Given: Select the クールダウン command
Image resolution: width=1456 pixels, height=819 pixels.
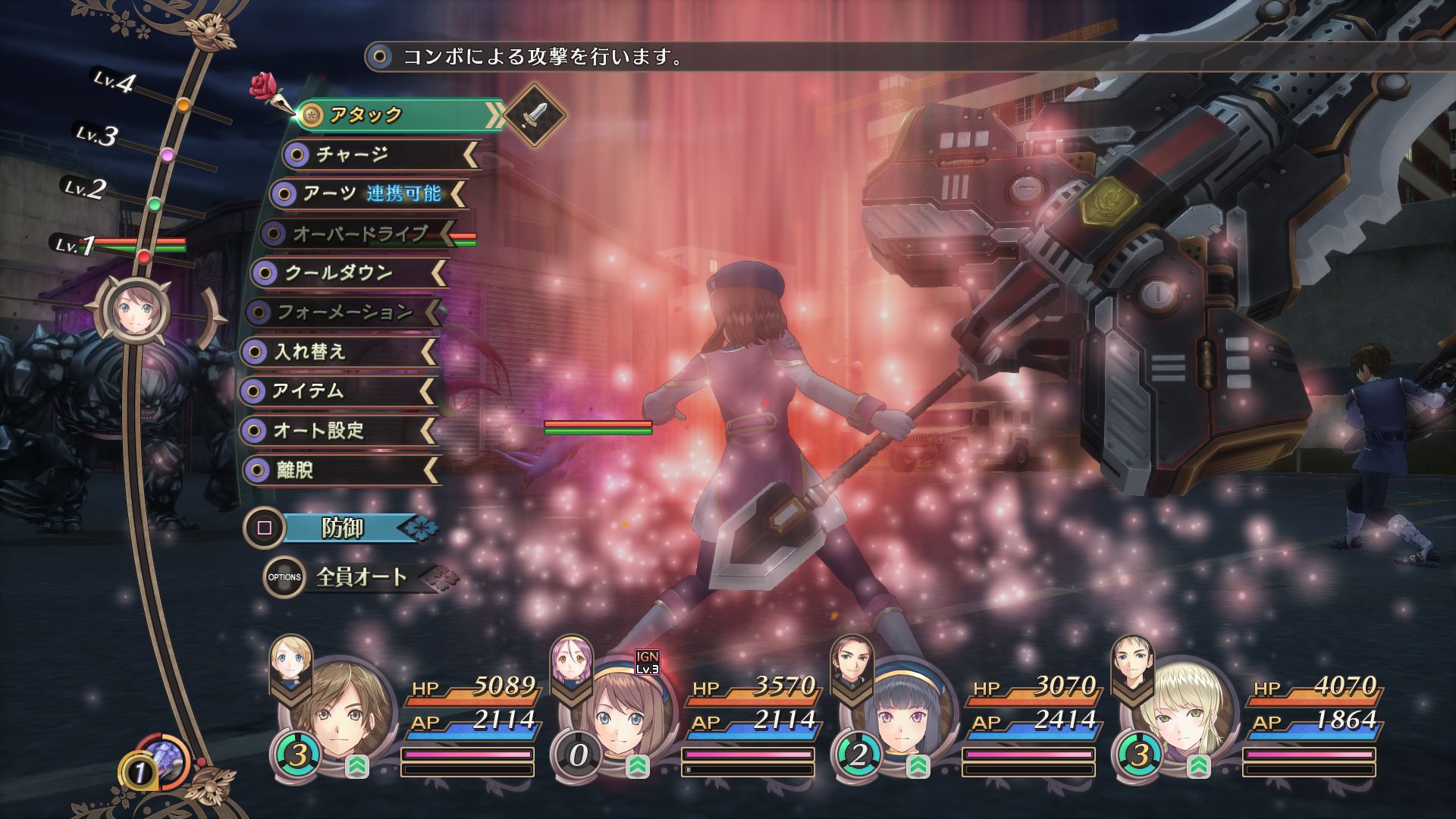Looking at the screenshot, I should 347,273.
